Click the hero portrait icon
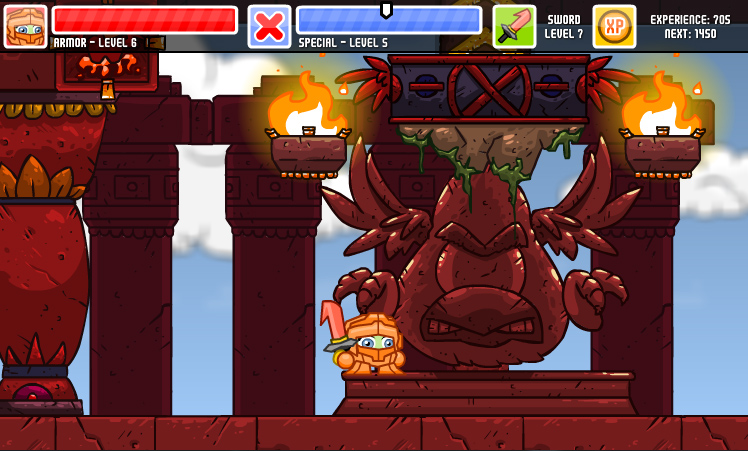 [x=25, y=26]
